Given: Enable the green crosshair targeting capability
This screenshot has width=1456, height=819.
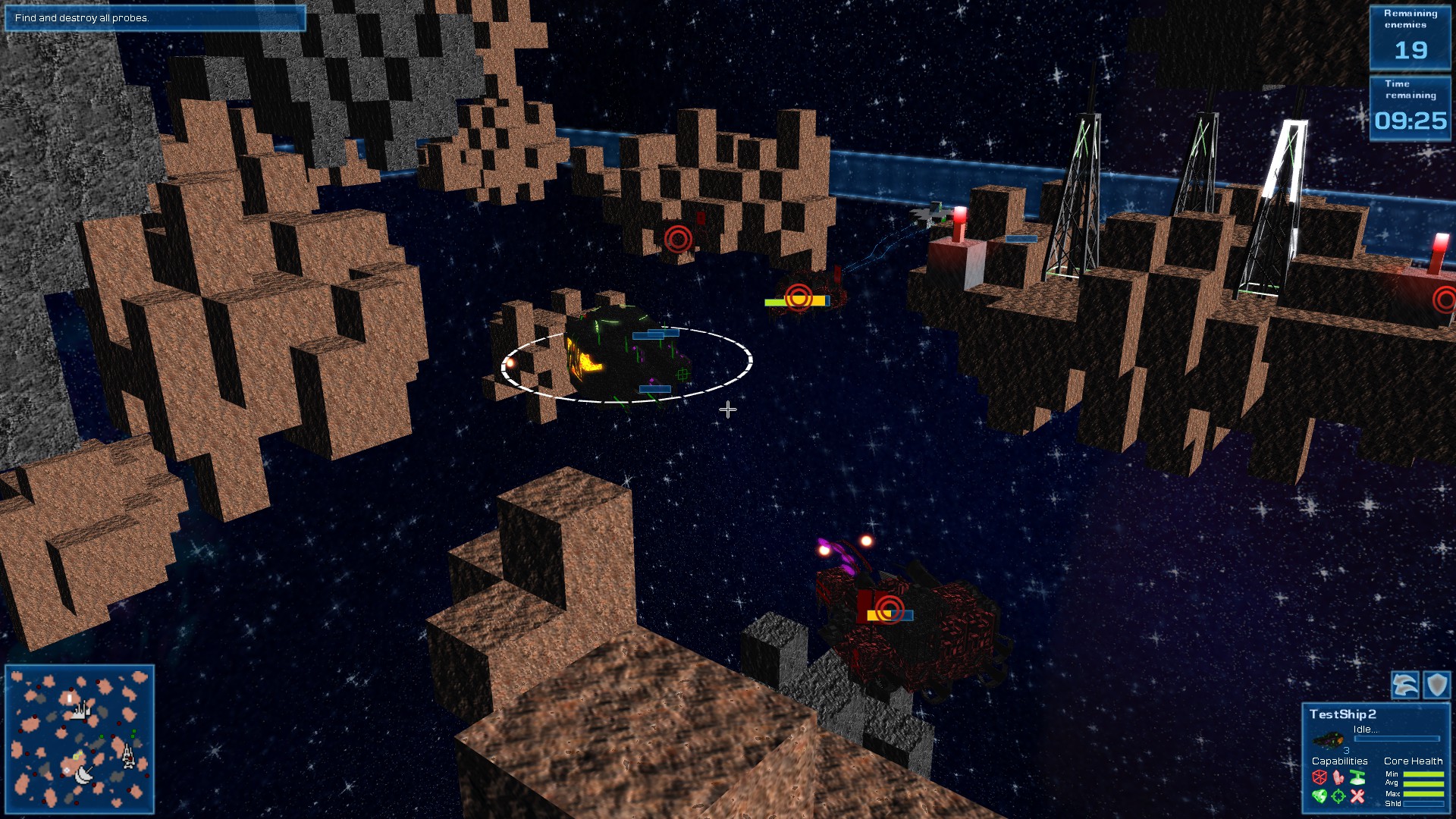Looking at the screenshot, I should 1338,795.
